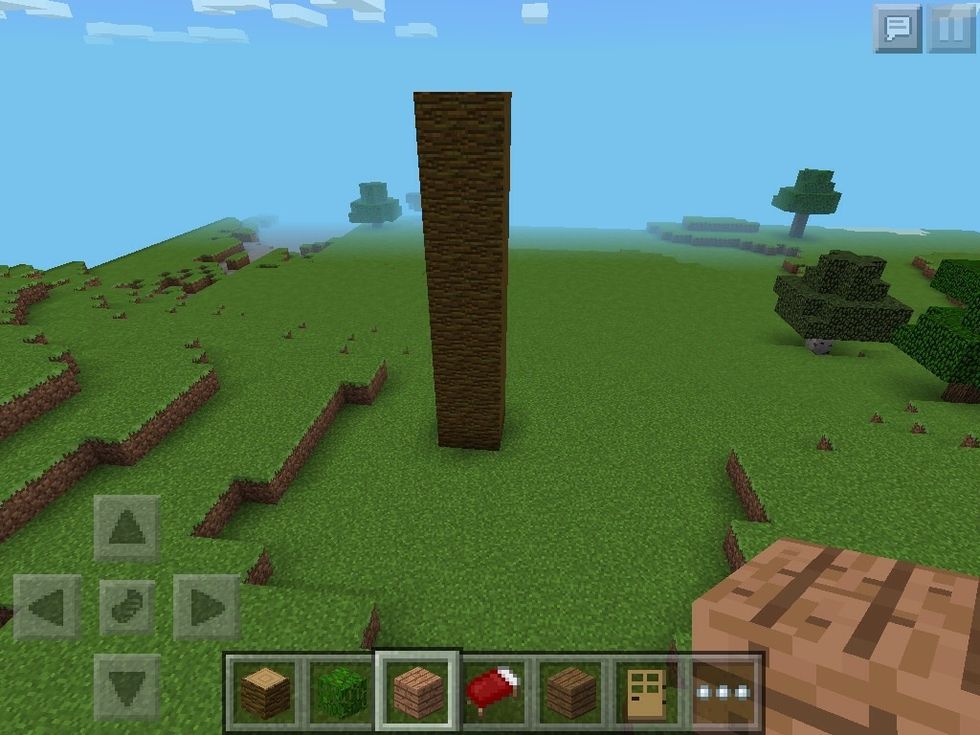The width and height of the screenshot is (980, 735).
Task: Tap the D-pad right arrow
Action: tap(206, 607)
